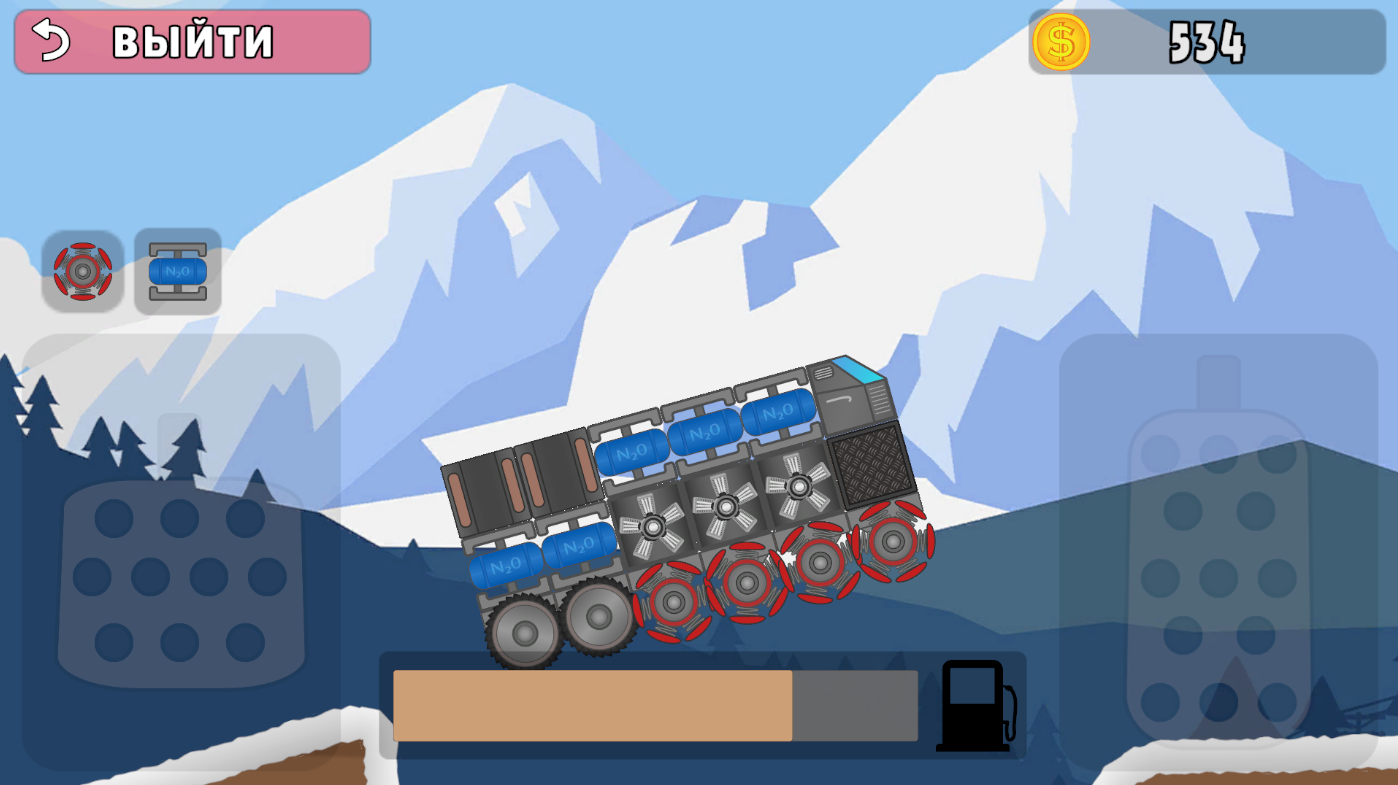This screenshot has height=785, width=1398.
Task: Activate the spiked wheel power-up slot
Action: (x=84, y=269)
